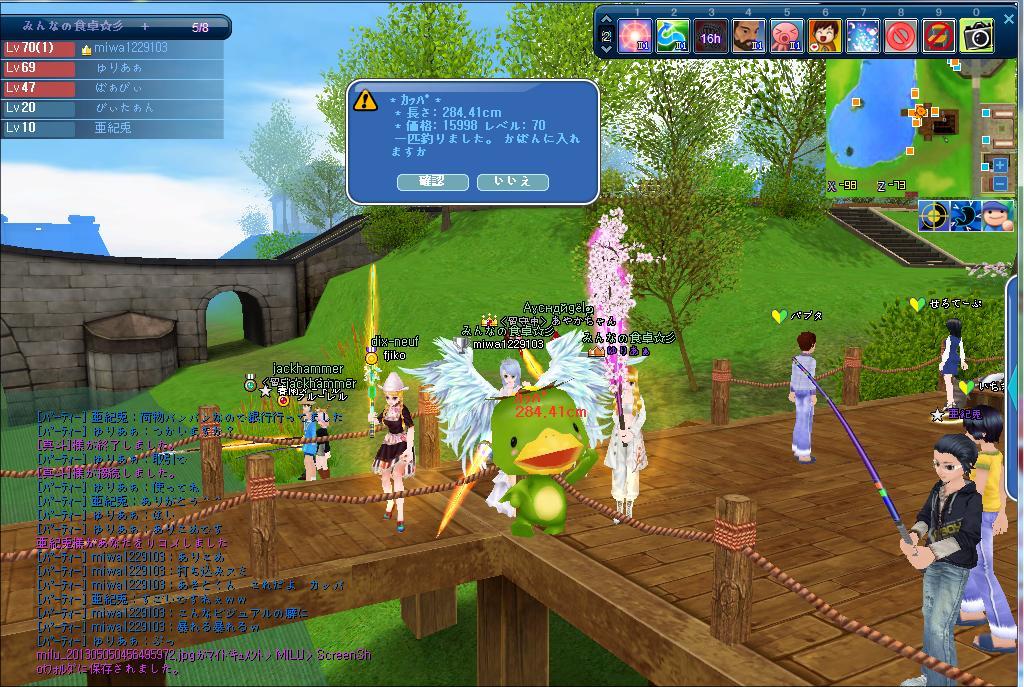Activate the sparkle effect in slot 7

point(863,37)
